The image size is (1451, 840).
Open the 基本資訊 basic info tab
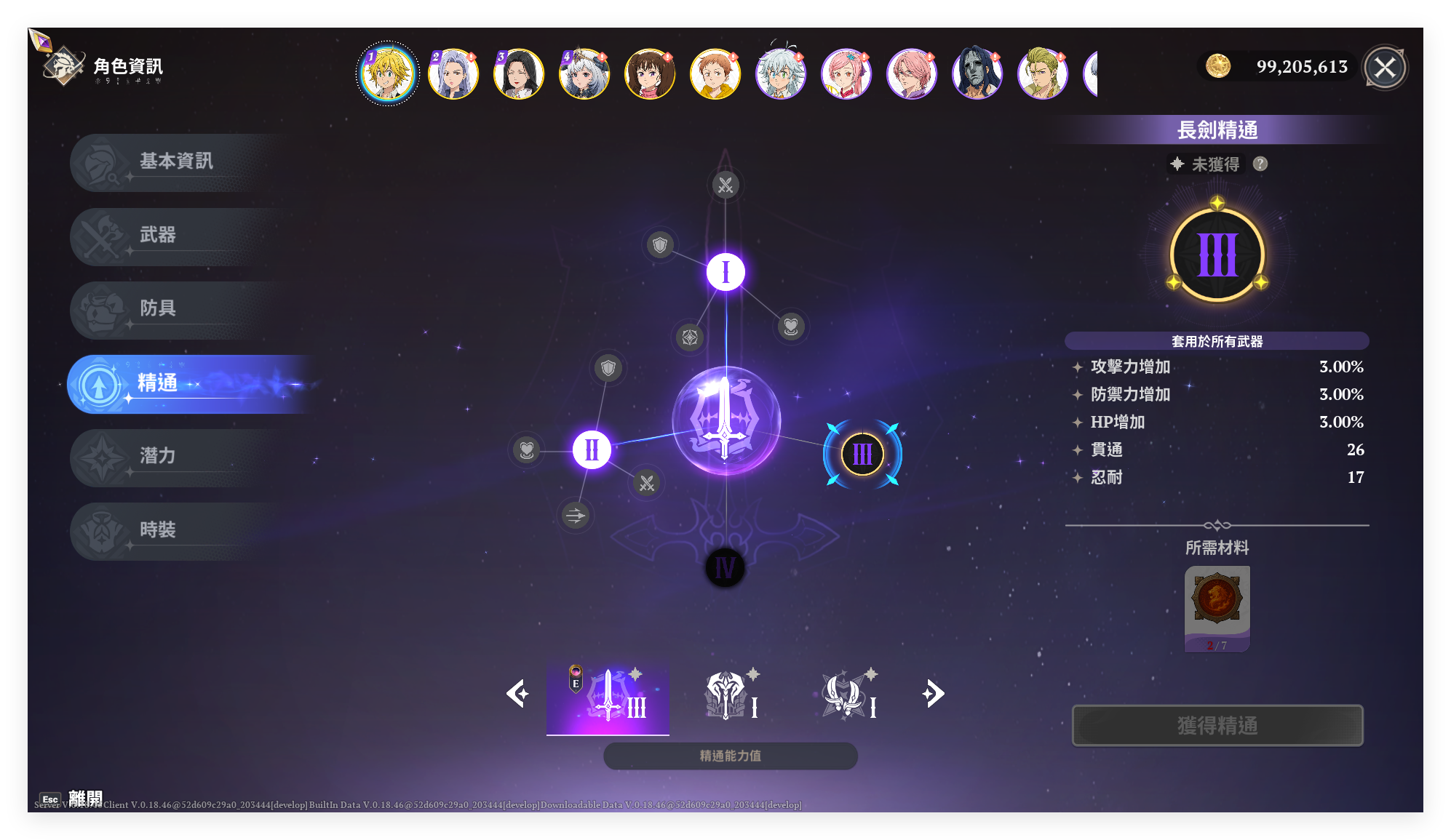point(175,161)
